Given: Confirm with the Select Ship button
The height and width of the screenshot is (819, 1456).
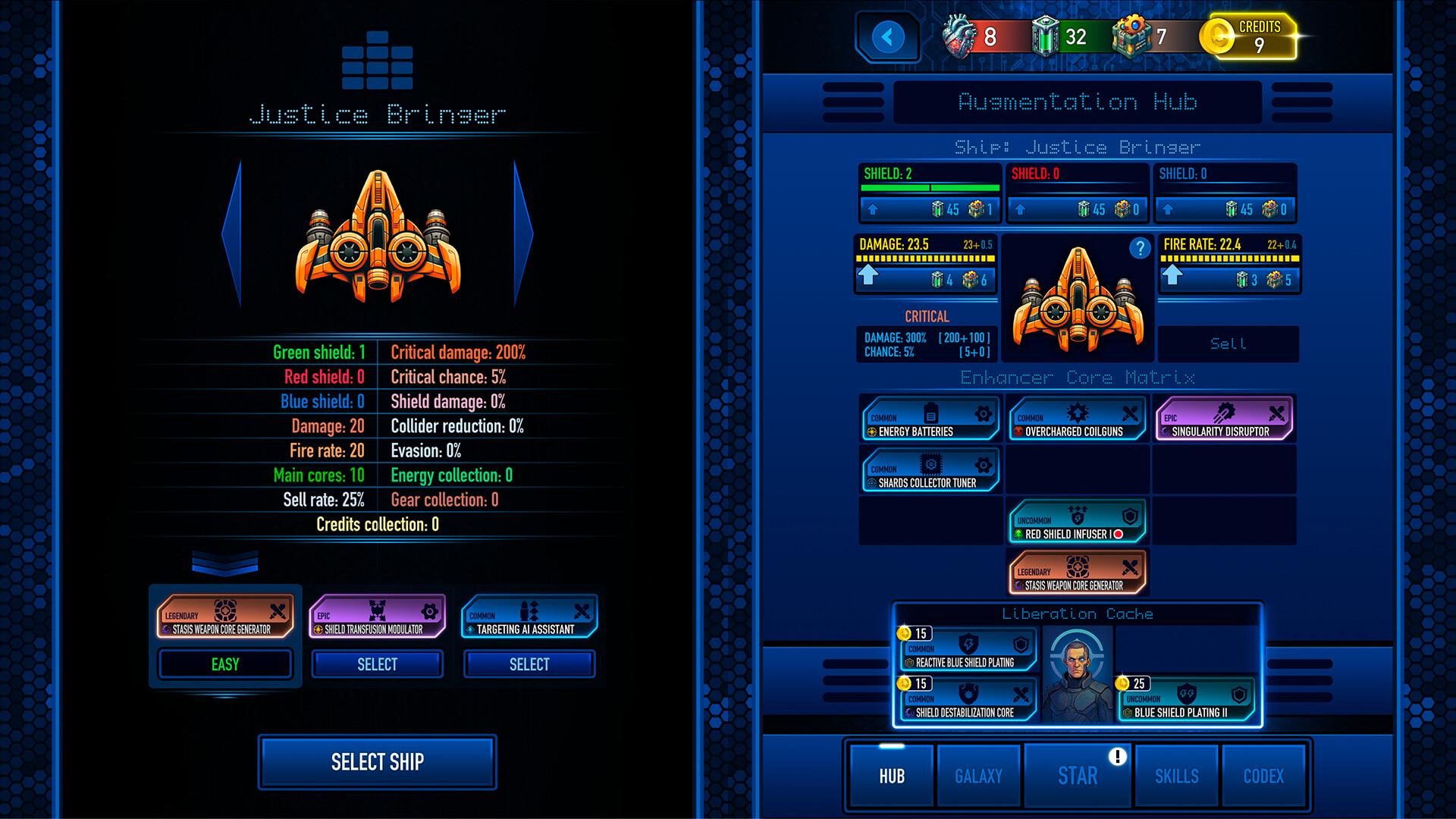Looking at the screenshot, I should click(x=377, y=762).
